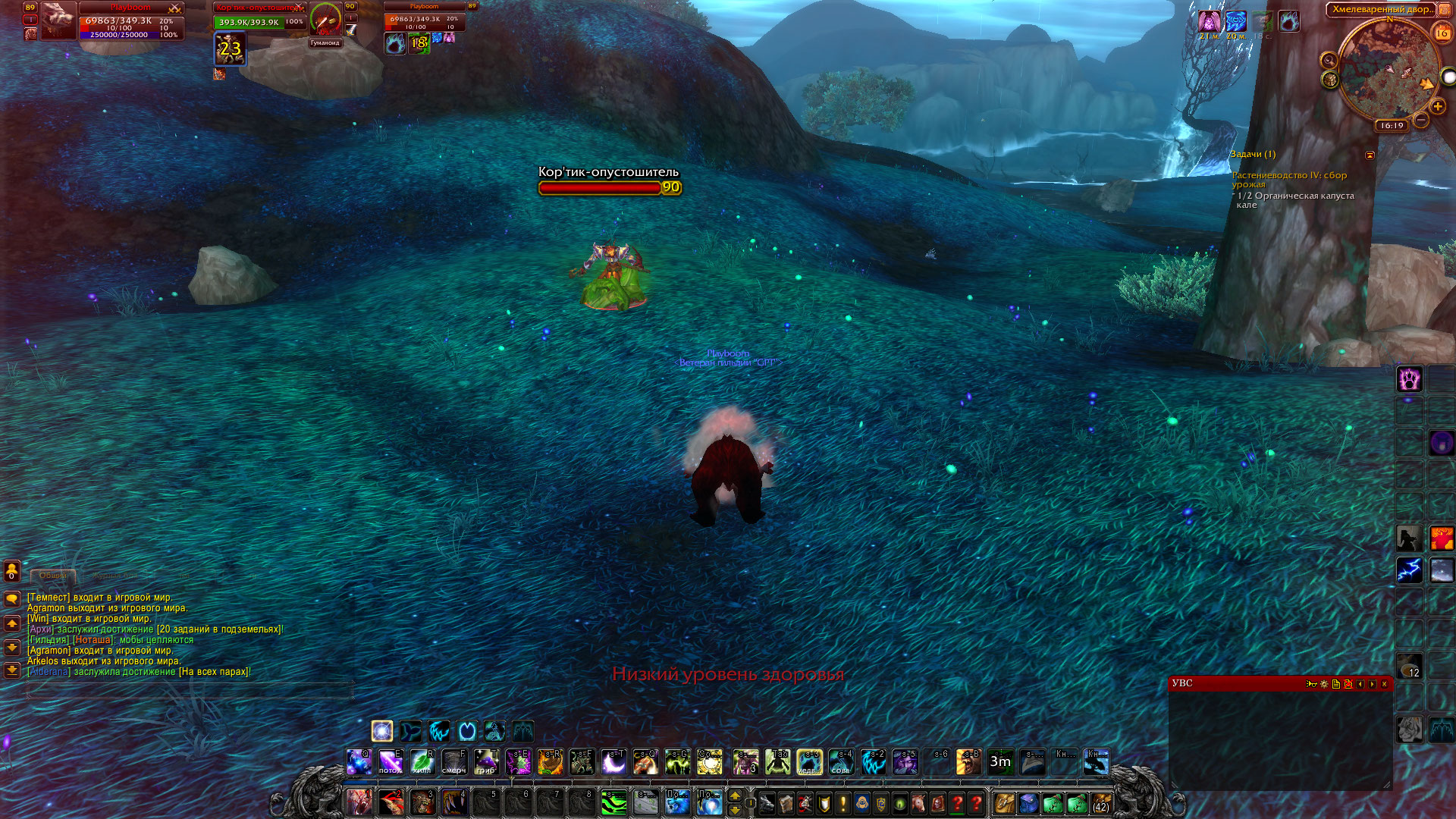Open the backpack bag slot showing 42
This screenshot has width=1456, height=819.
(1100, 803)
